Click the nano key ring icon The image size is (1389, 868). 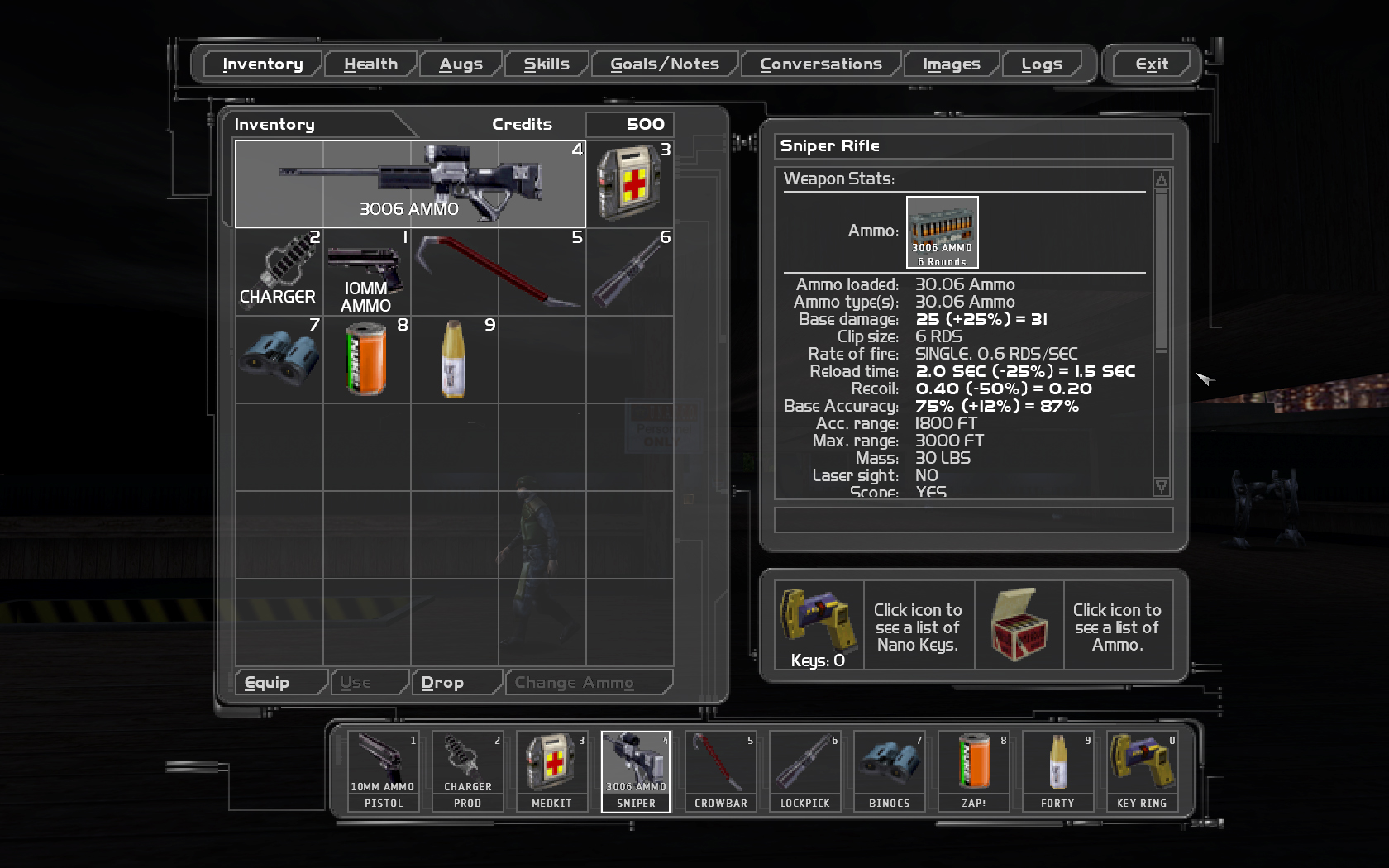[x=819, y=617]
